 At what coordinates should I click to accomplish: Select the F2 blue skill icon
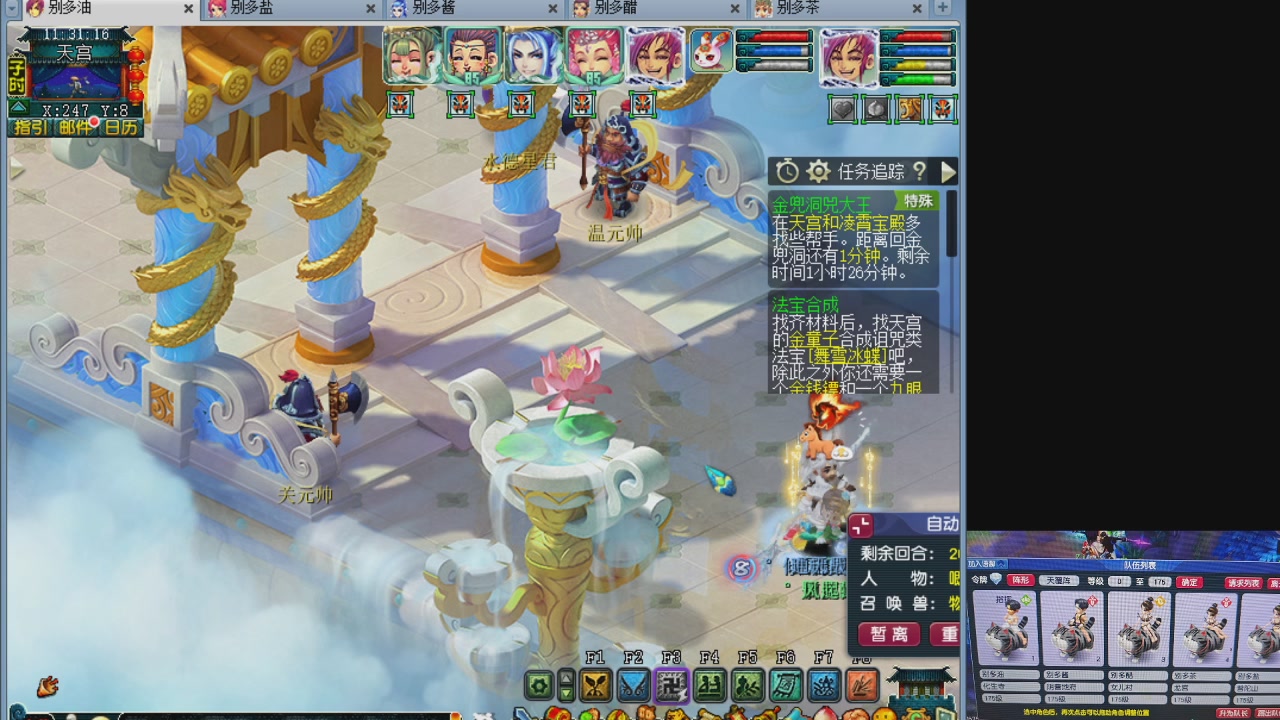633,686
